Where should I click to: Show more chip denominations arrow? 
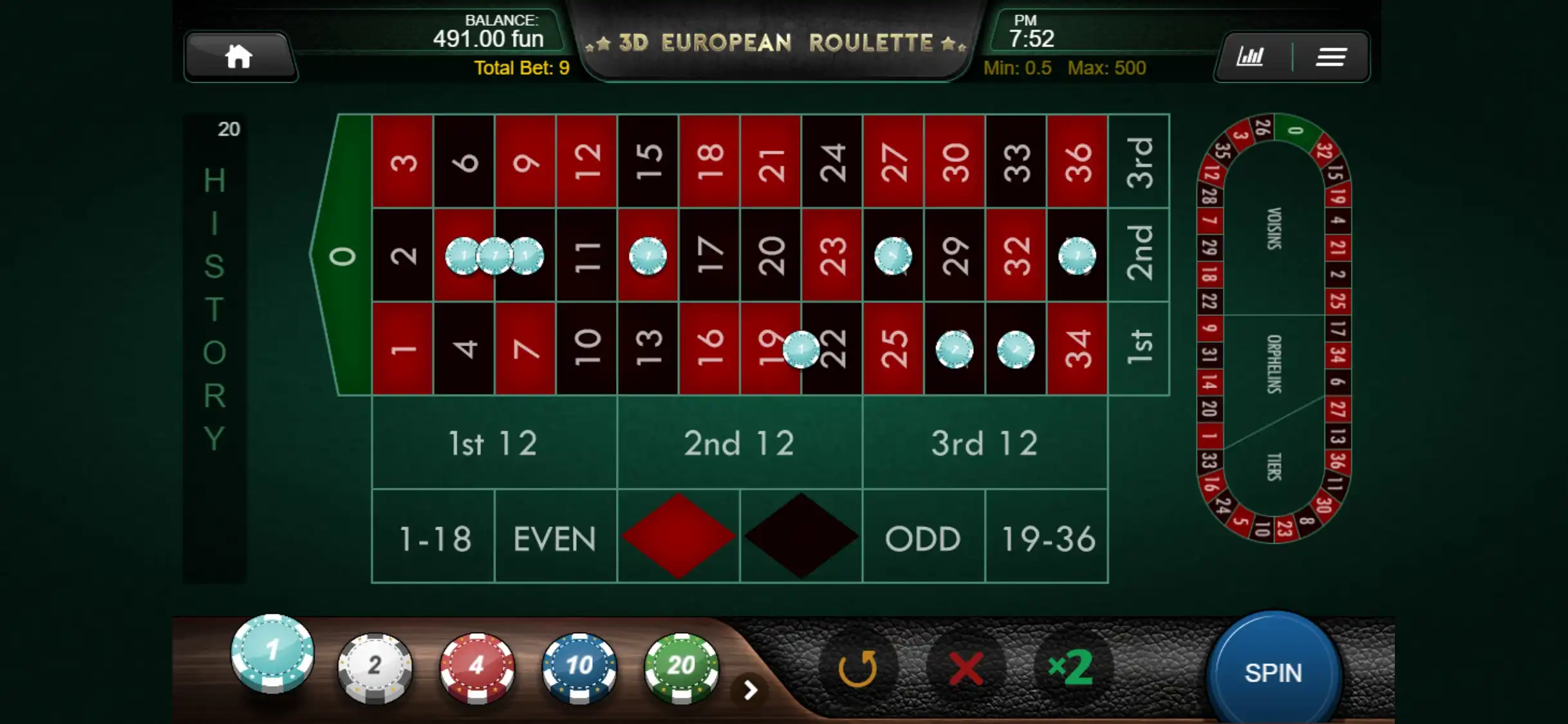click(750, 690)
